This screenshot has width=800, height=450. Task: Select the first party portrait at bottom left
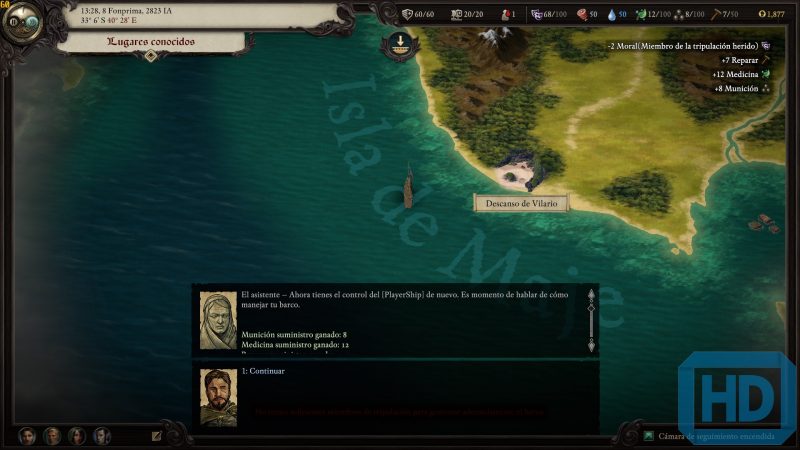[27, 436]
